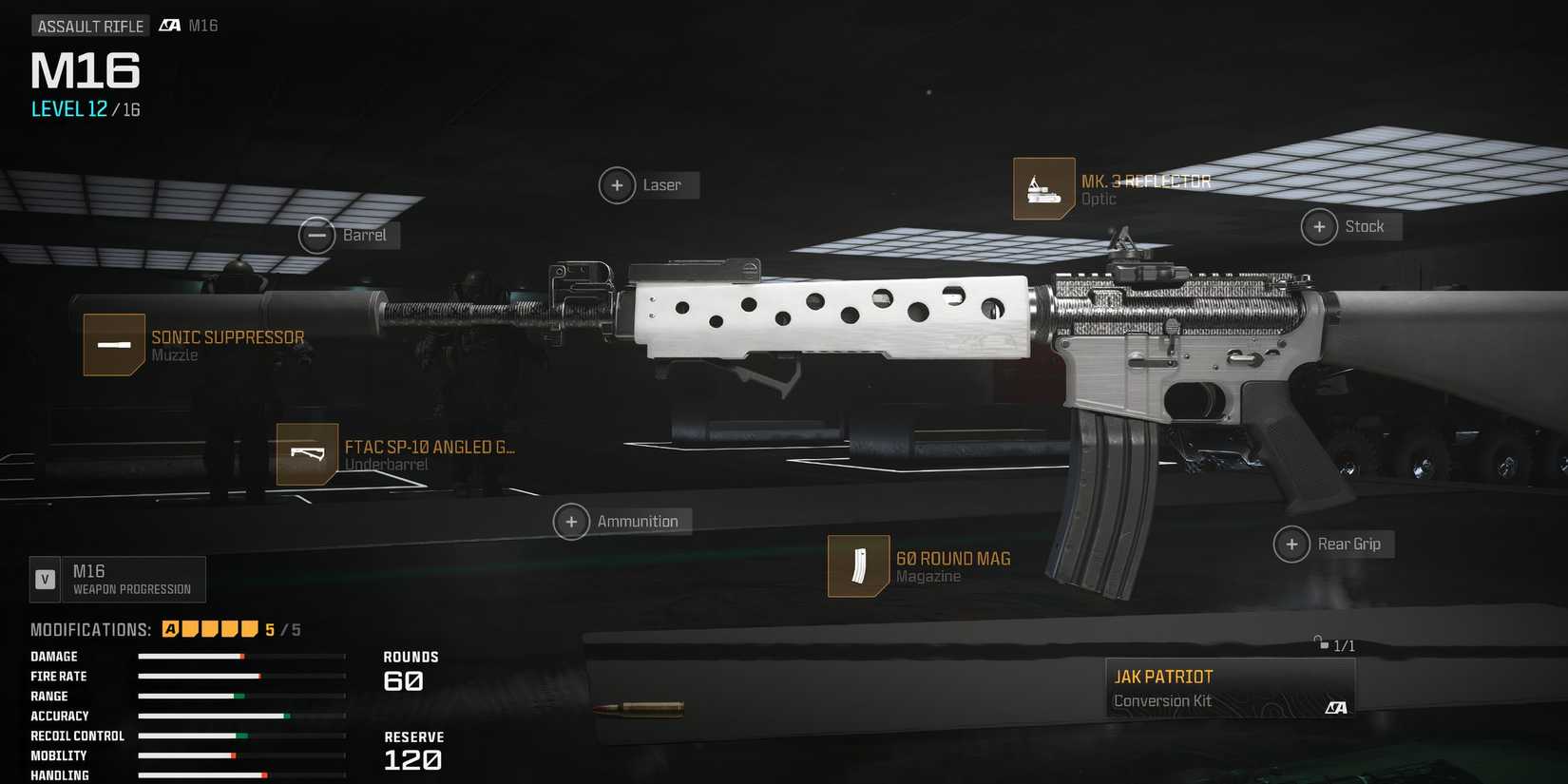The image size is (1568, 784).
Task: Open the FTAC SP-10 Angled Grip underbarrel icon
Action: pos(306,455)
